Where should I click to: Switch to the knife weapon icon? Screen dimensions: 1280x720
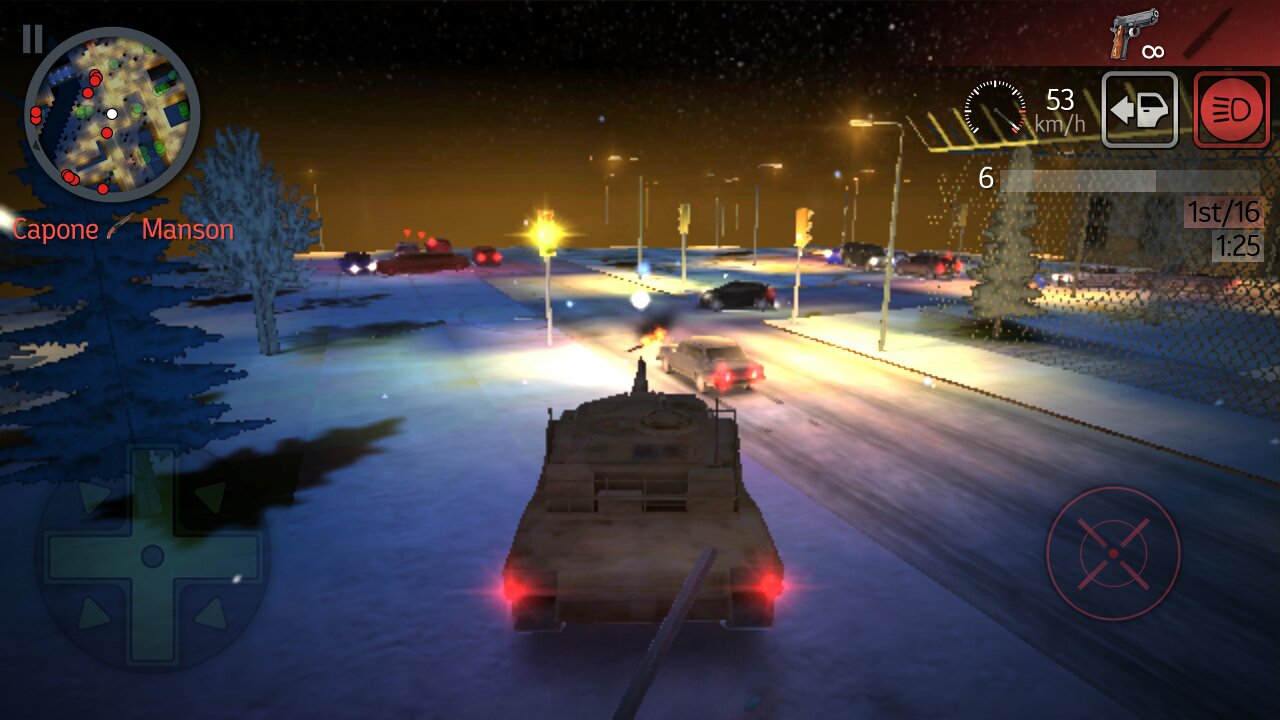(x=1205, y=34)
